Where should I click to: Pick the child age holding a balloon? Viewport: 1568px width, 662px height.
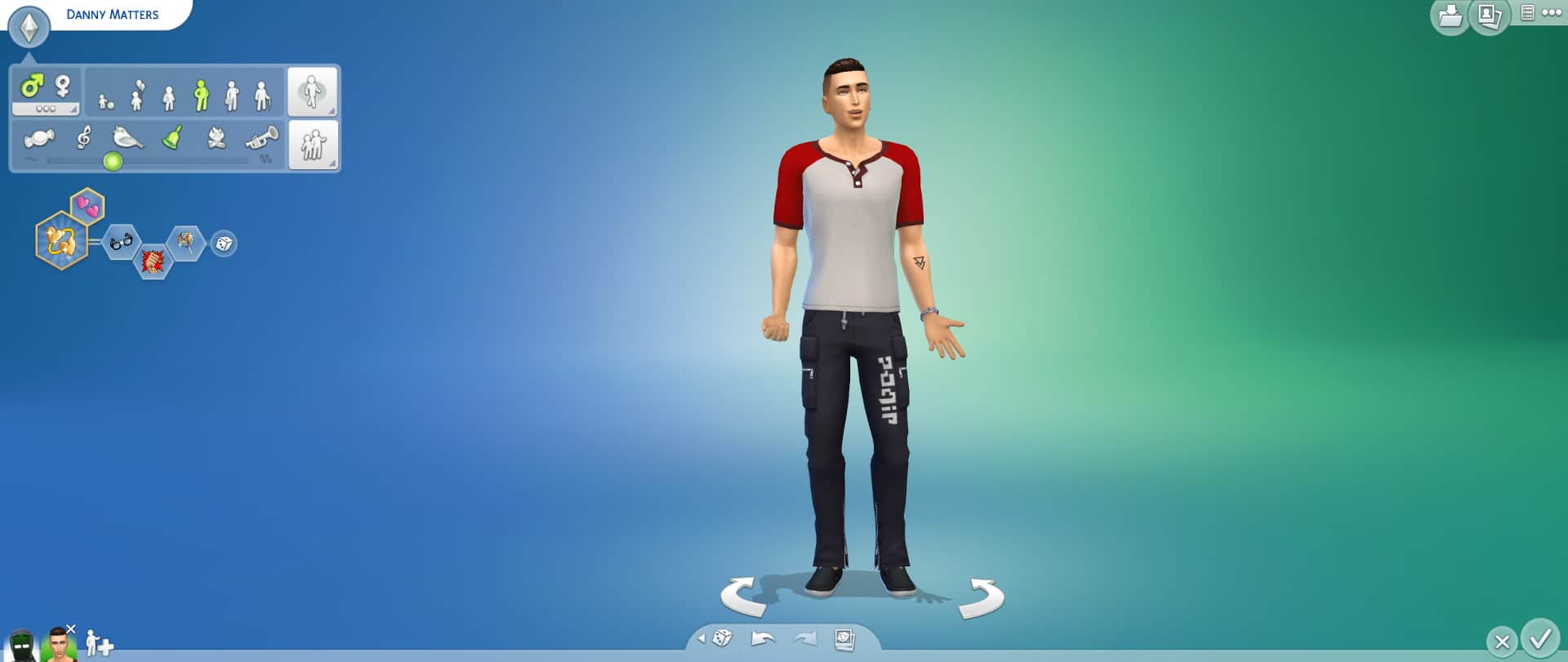point(137,95)
